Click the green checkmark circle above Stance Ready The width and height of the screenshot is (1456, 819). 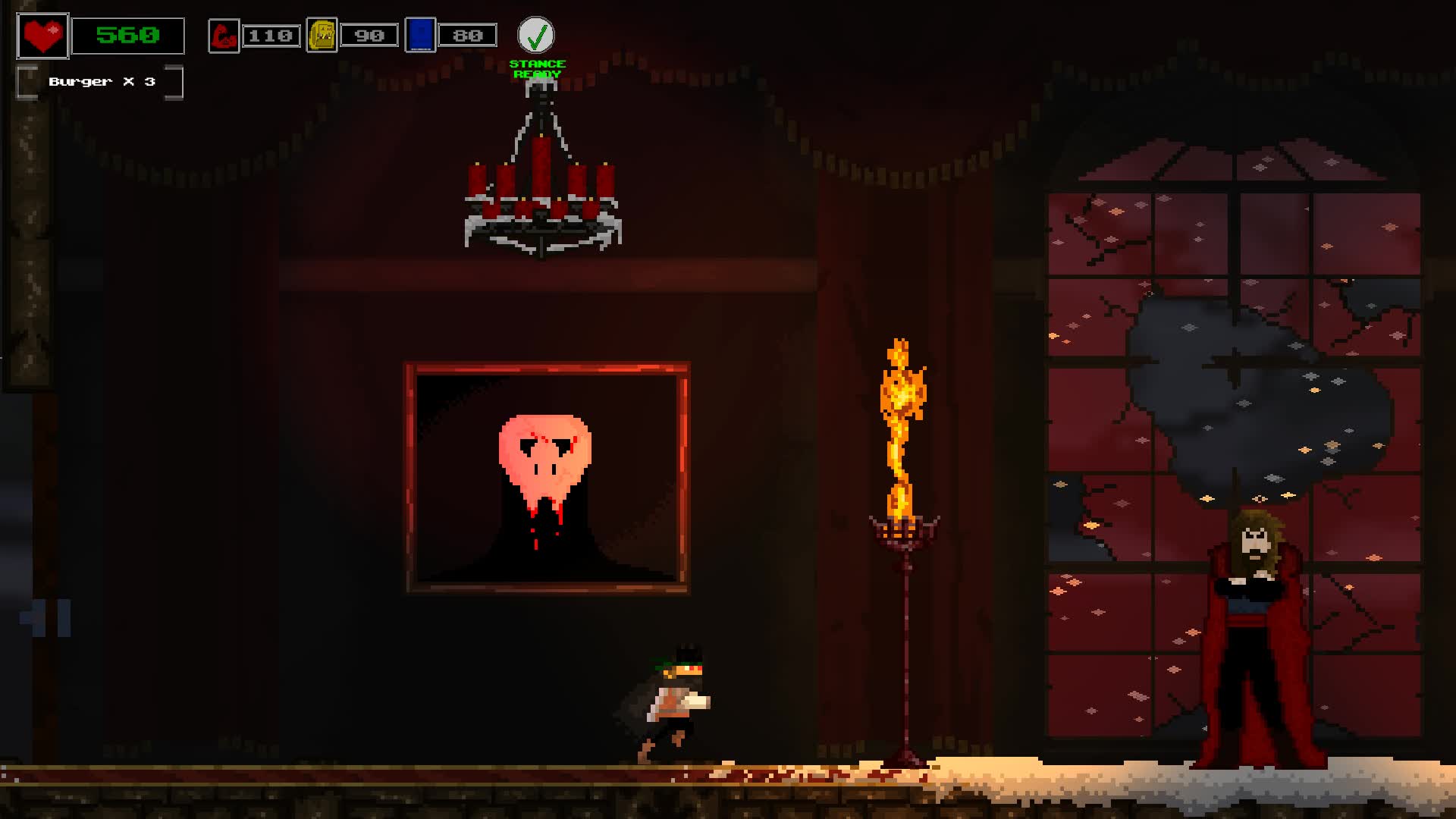pos(538,33)
